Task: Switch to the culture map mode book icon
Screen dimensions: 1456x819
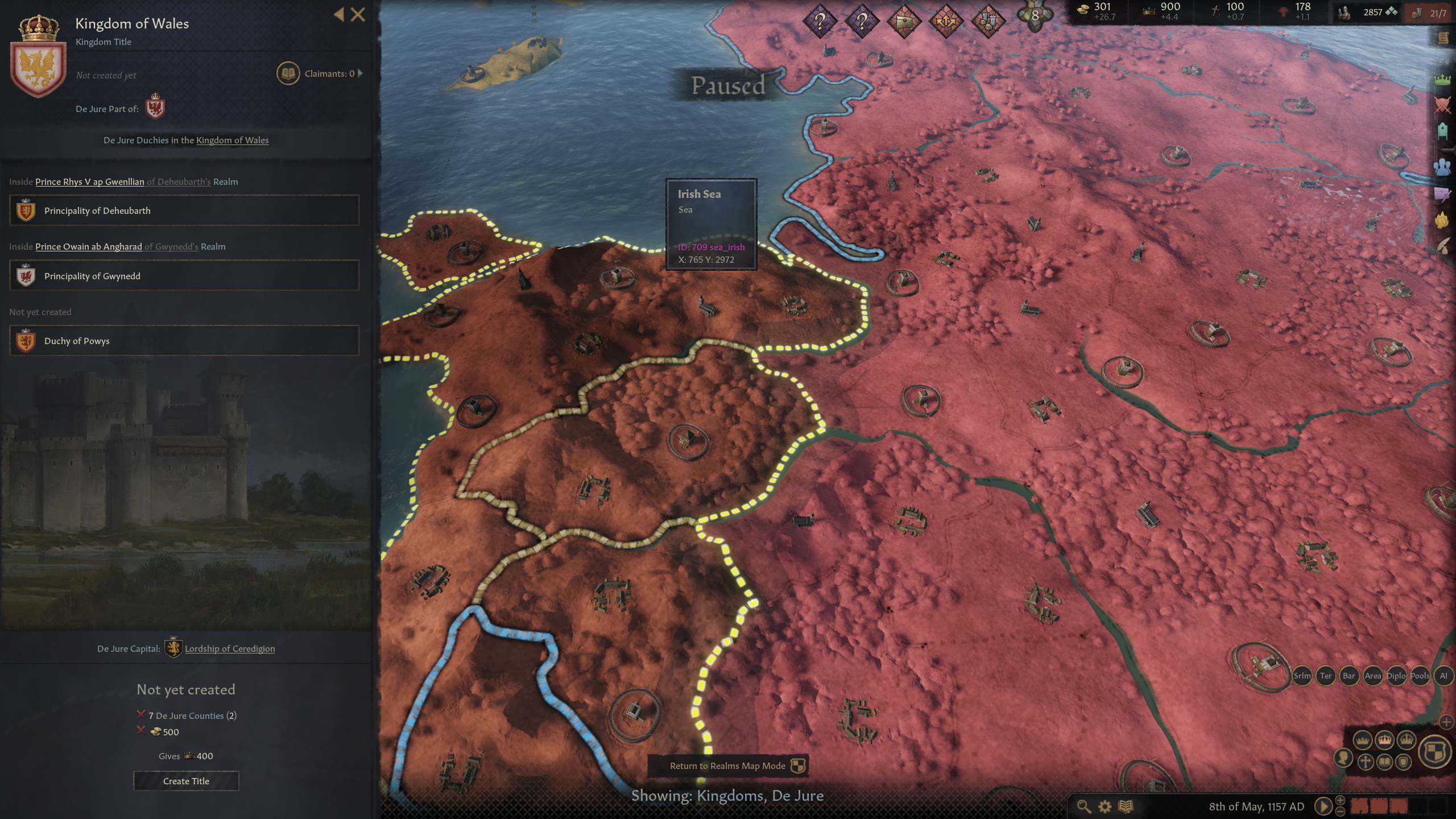Action: (1384, 762)
